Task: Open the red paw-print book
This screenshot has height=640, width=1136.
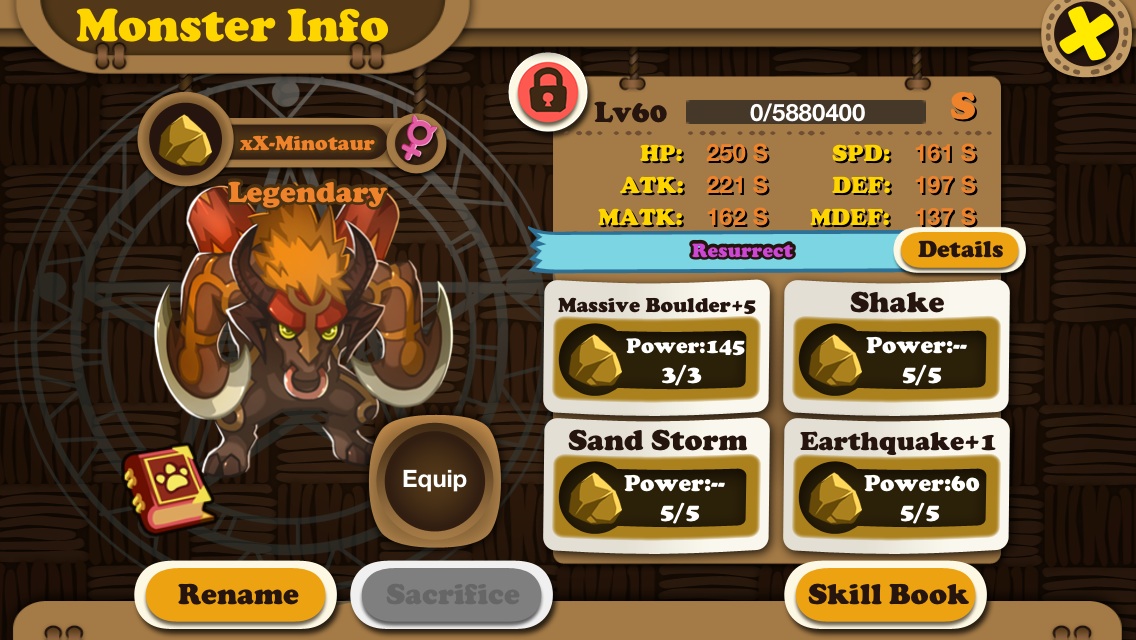Action: 167,488
